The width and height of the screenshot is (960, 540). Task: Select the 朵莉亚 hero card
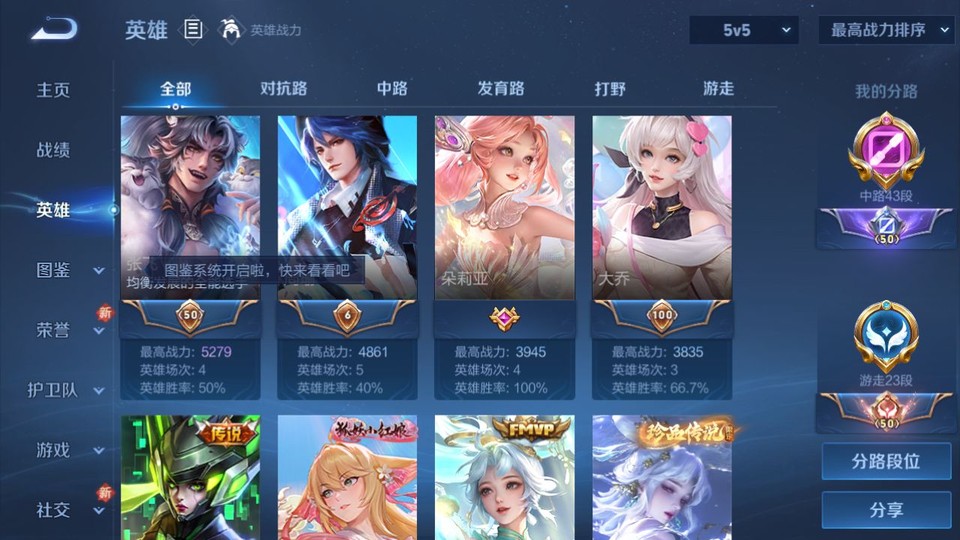tap(504, 208)
